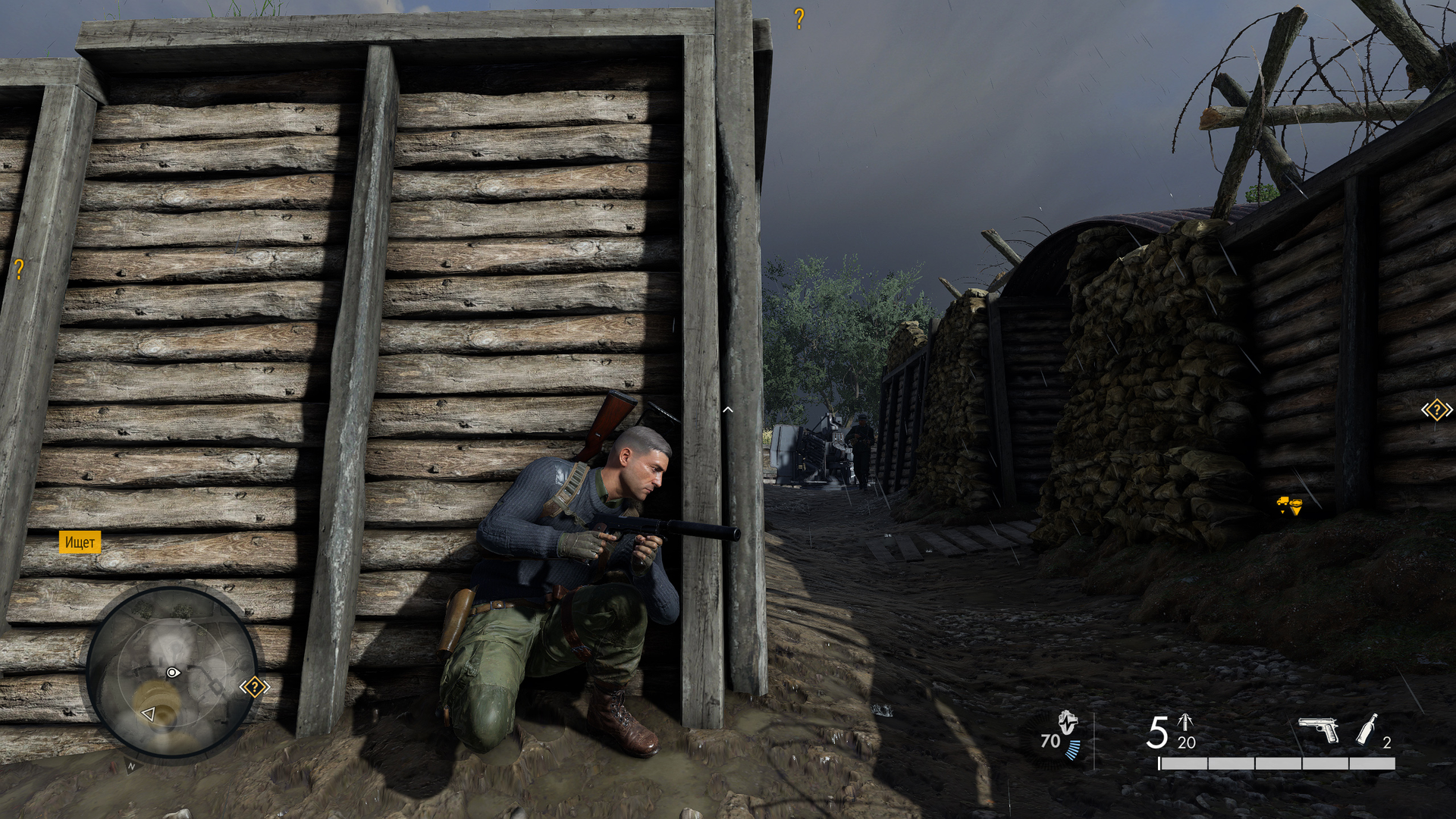Screen dimensions: 1456x819
Task: Click the eye icon on the minimap
Action: click(173, 673)
